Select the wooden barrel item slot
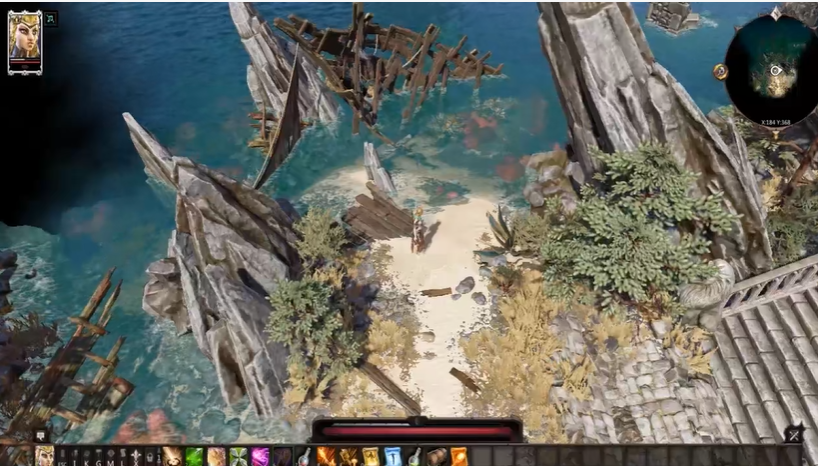818x466 pixels. [x=436, y=457]
